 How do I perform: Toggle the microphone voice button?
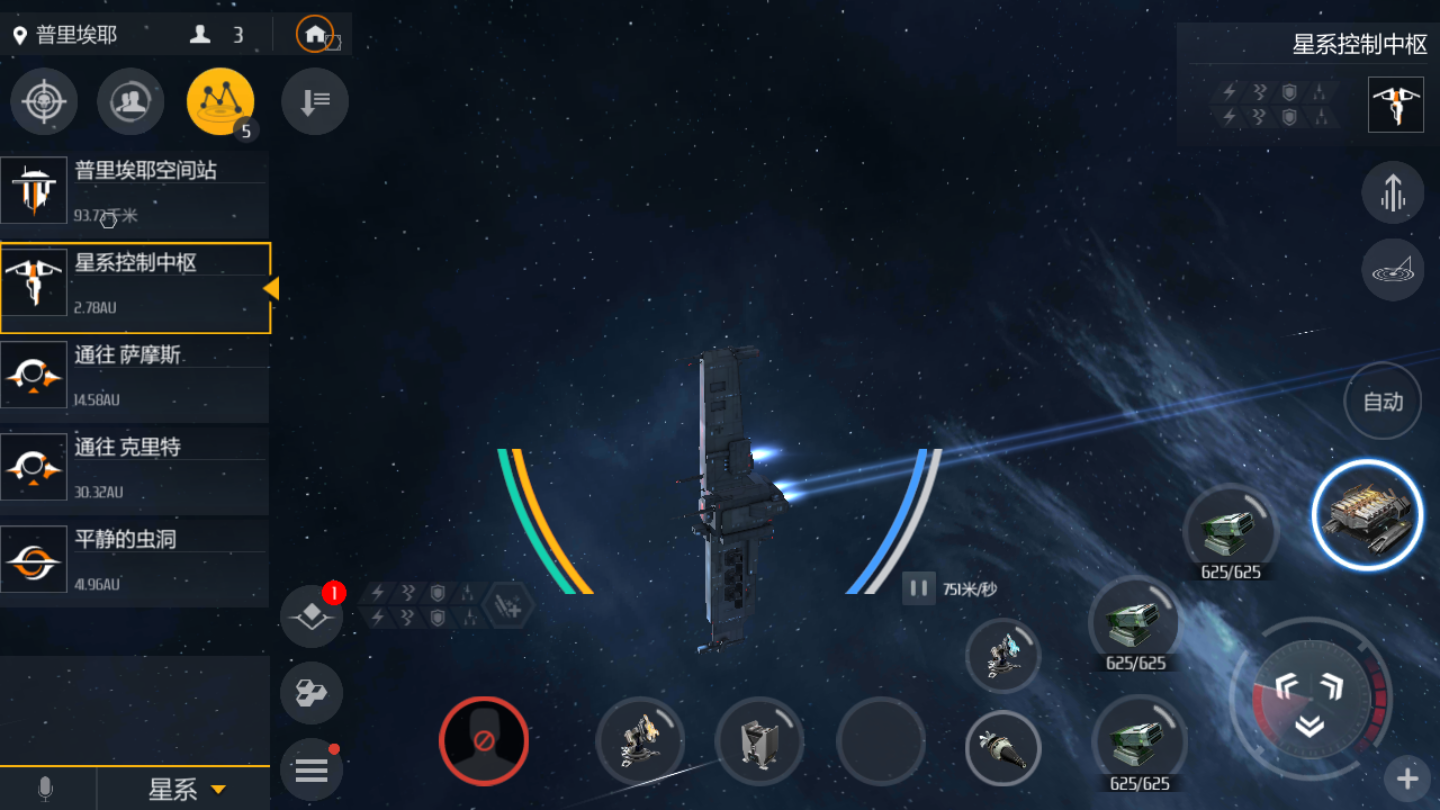pos(45,789)
